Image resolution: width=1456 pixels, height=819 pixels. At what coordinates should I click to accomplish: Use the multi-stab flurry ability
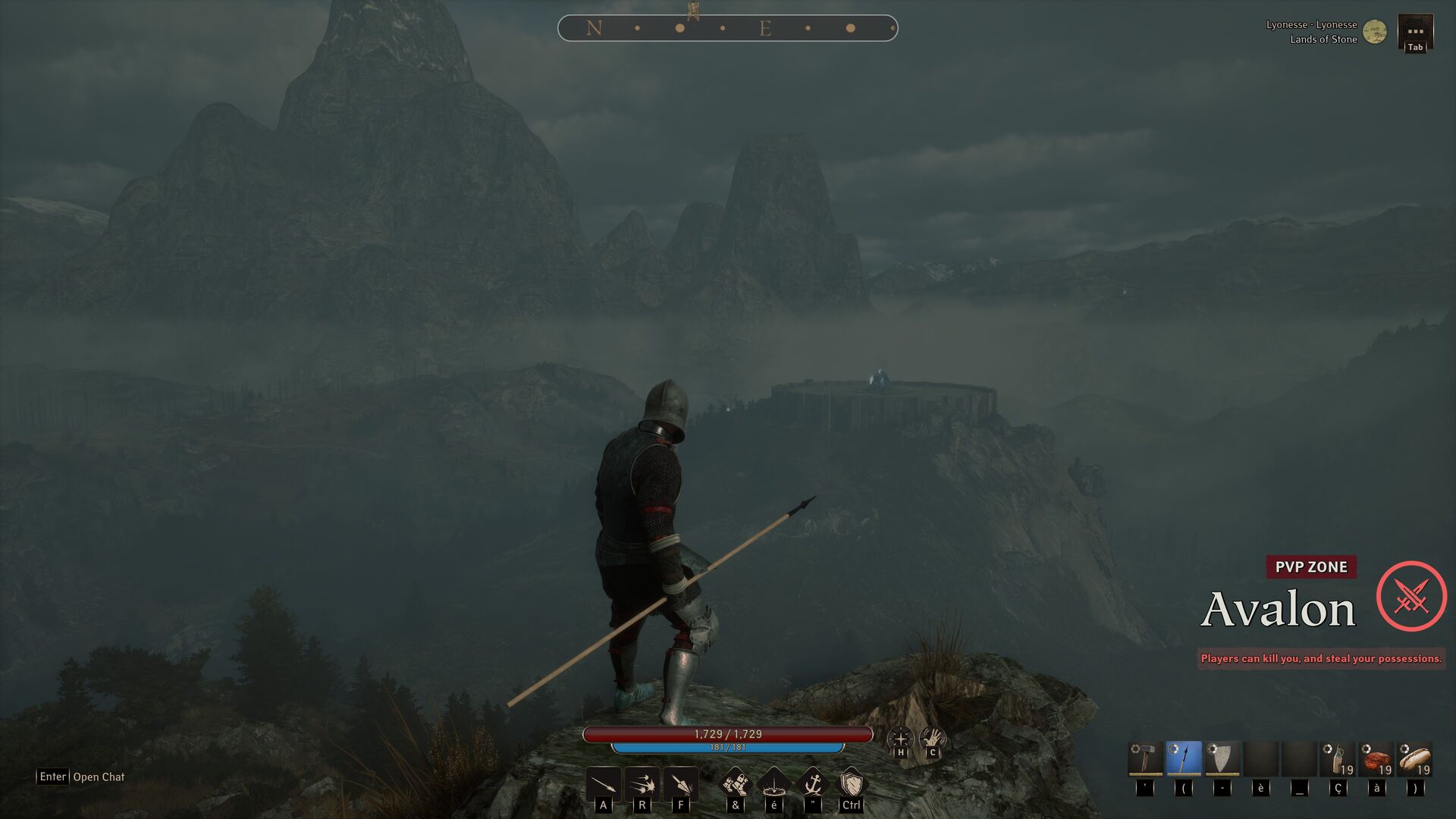pyautogui.click(x=642, y=783)
